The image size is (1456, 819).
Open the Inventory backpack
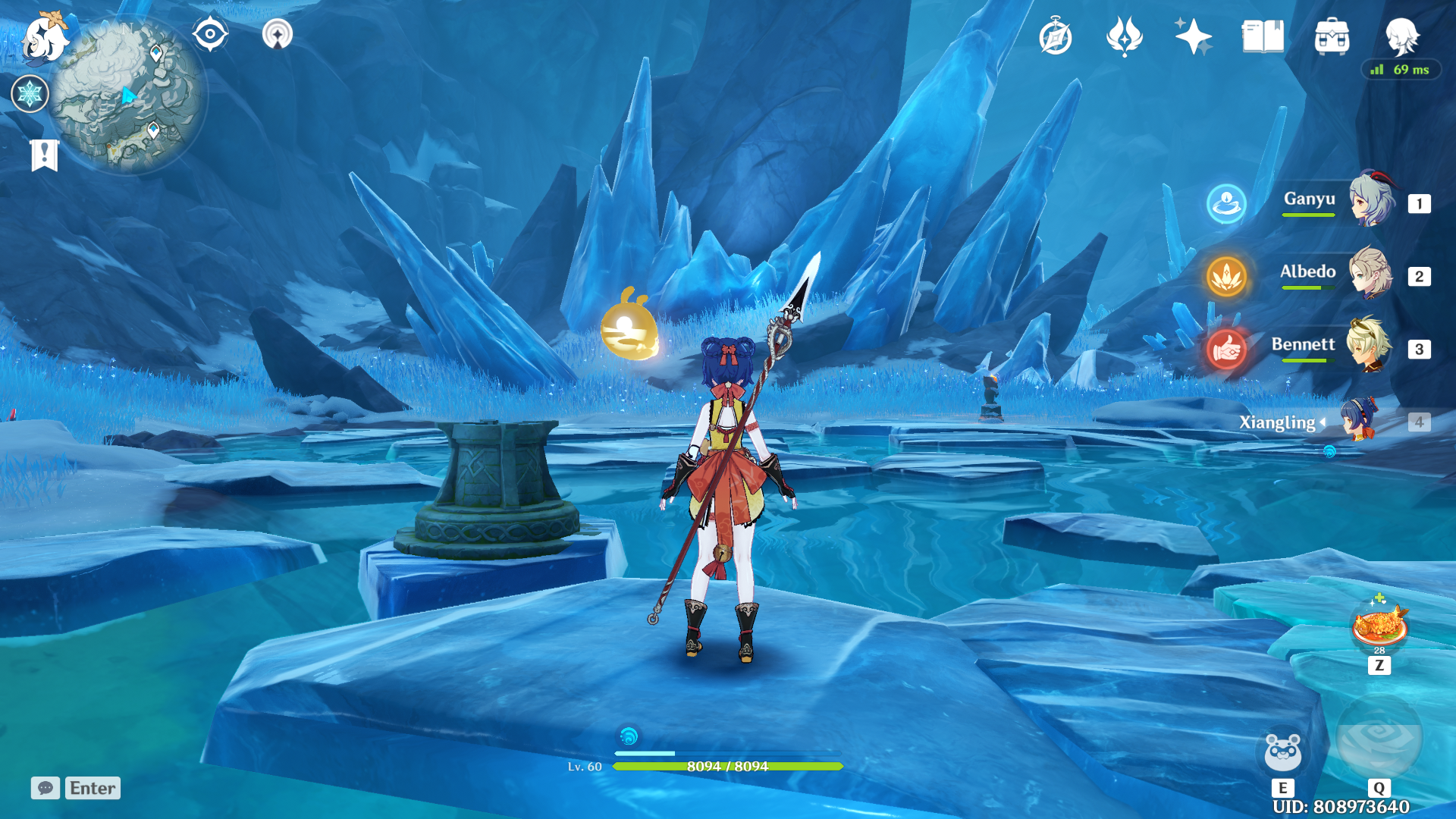[x=1332, y=36]
